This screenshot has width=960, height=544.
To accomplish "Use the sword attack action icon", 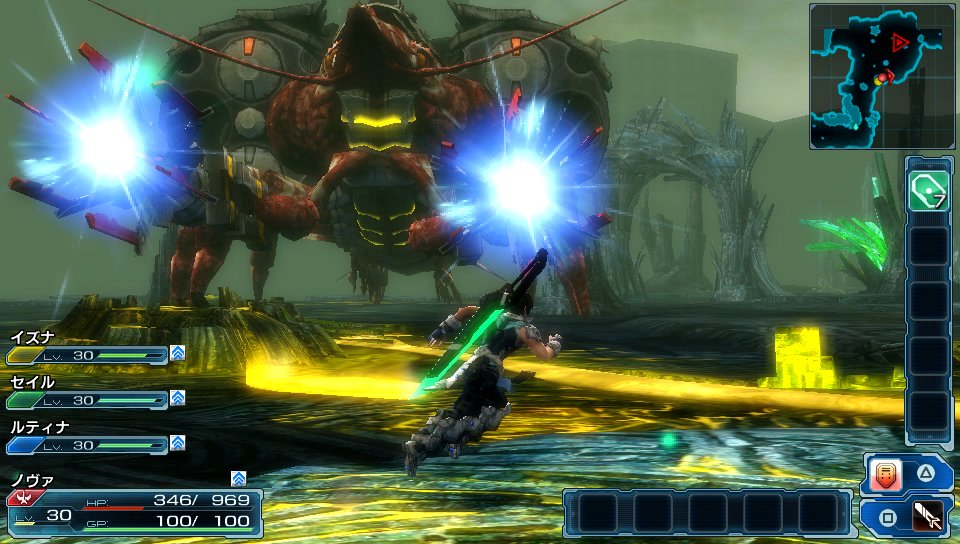I will (x=927, y=517).
